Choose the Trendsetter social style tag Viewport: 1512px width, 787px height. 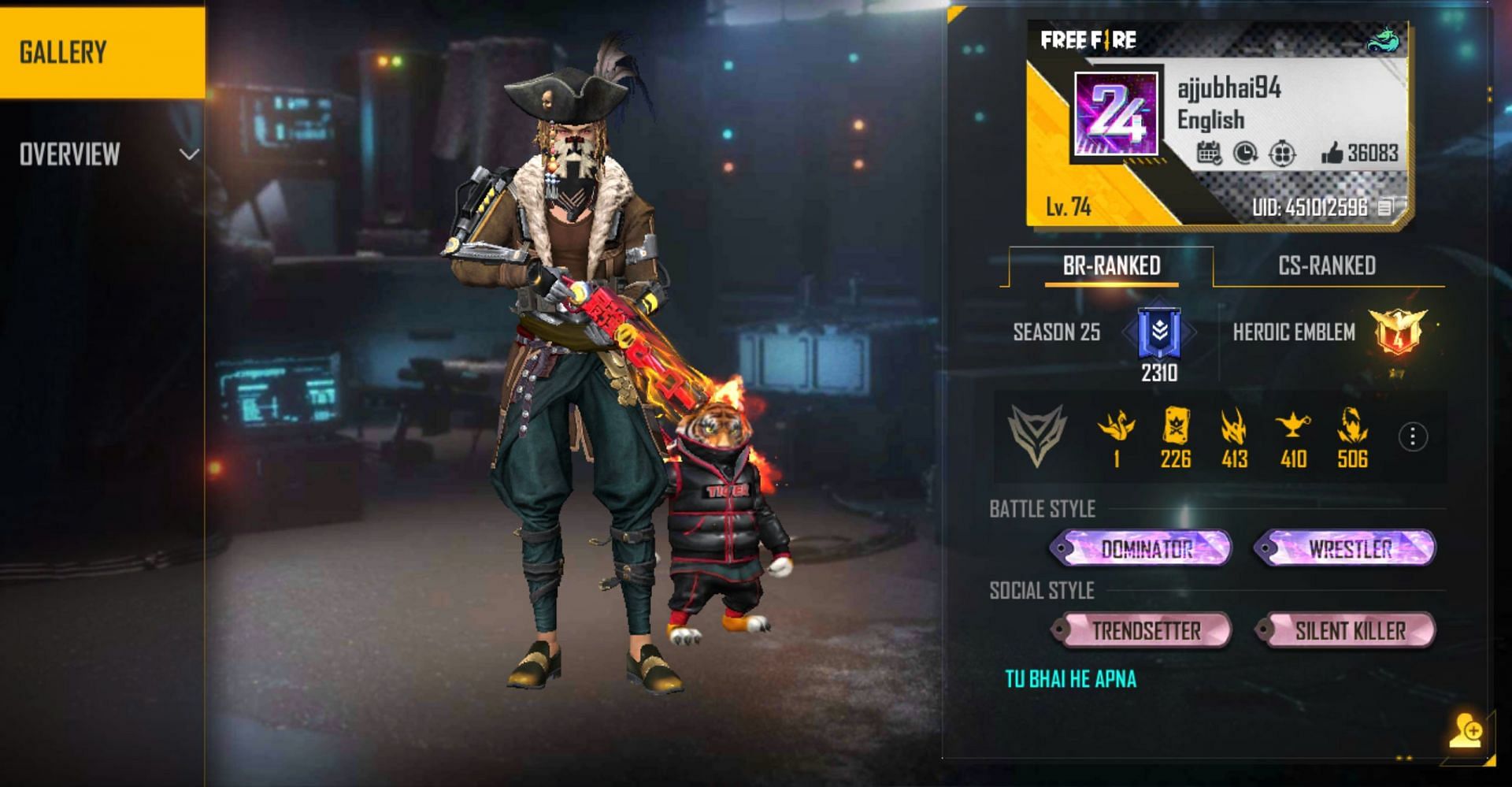click(x=1143, y=630)
